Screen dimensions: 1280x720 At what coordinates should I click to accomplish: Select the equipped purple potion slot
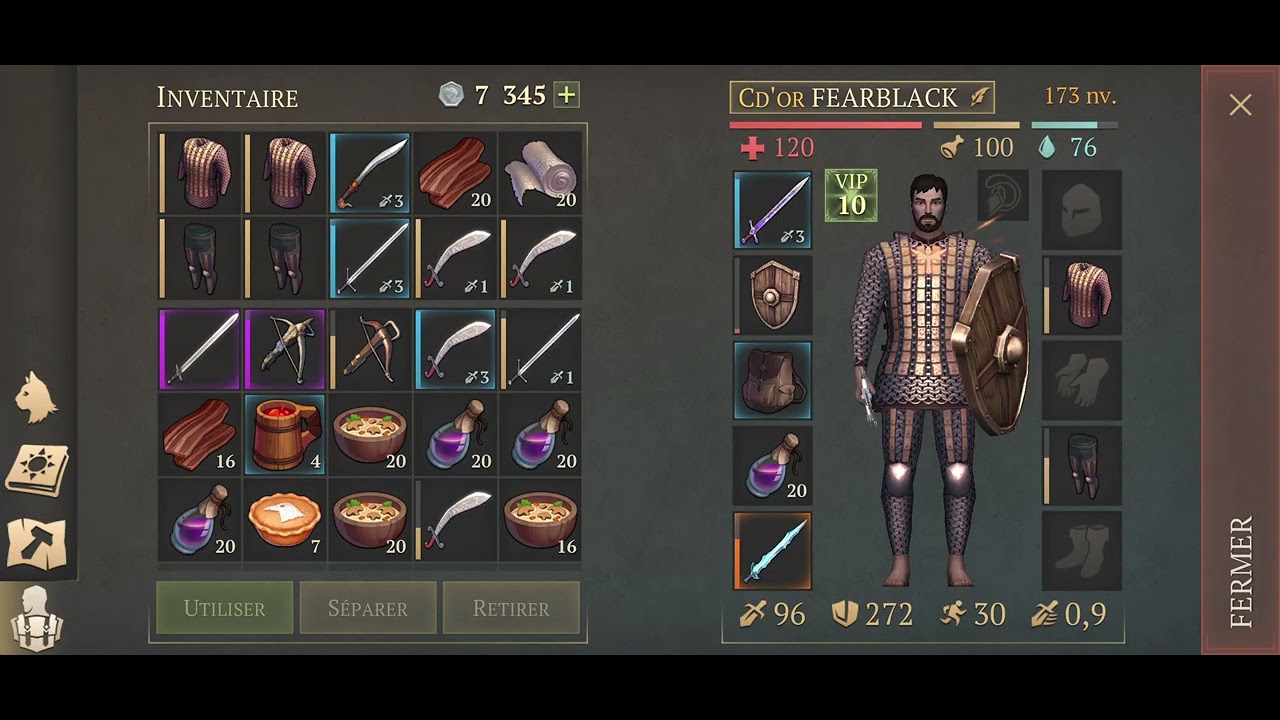(x=773, y=465)
